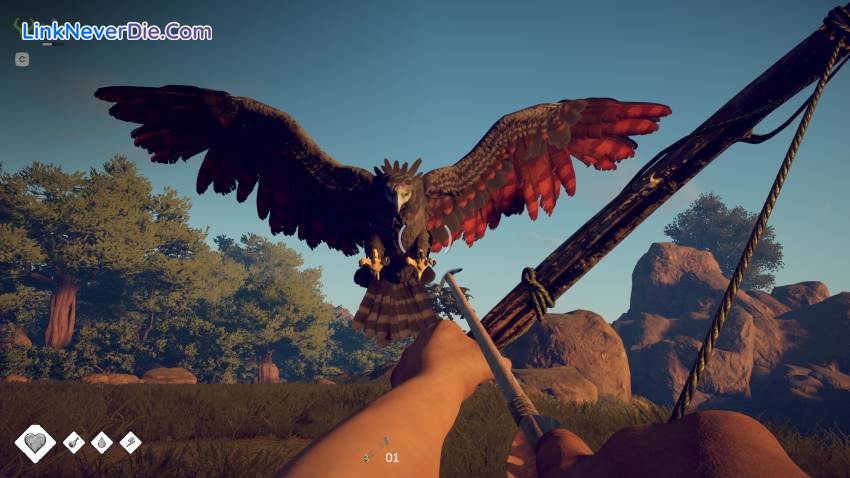Click the heart health status icon
This screenshot has height=478, width=850.
35,443
